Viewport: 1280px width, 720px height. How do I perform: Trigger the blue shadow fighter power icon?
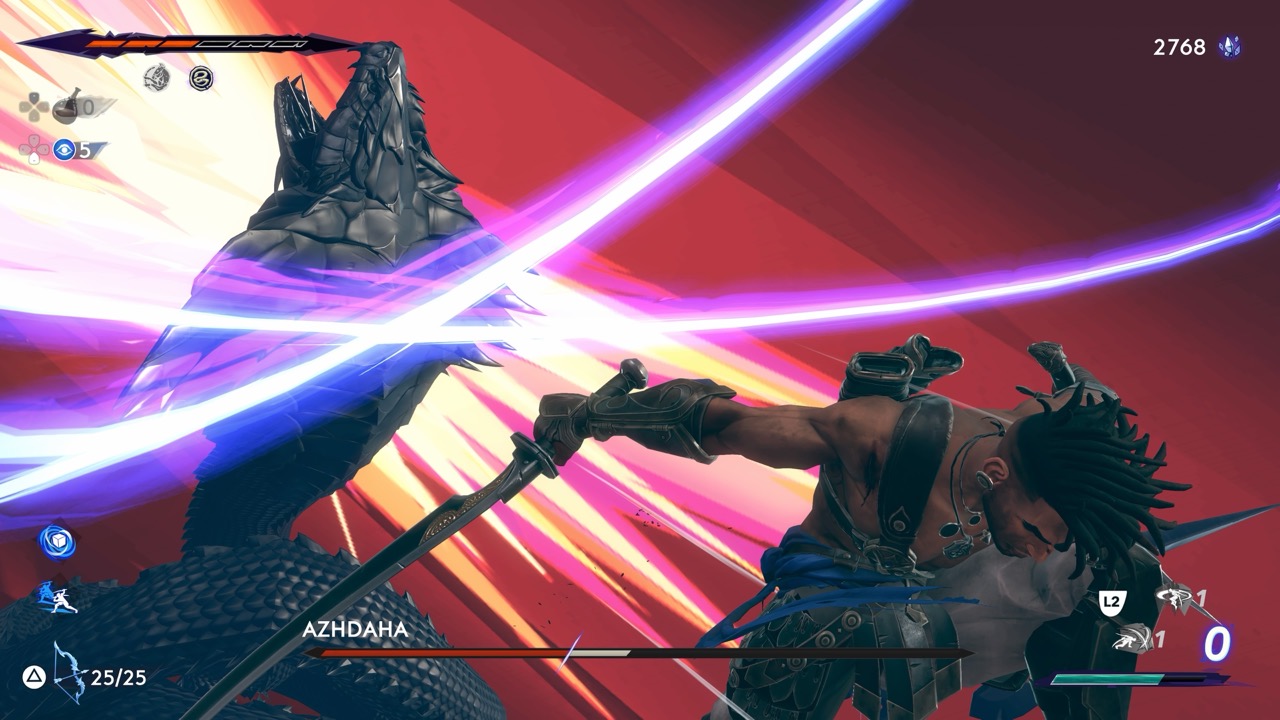[57, 597]
